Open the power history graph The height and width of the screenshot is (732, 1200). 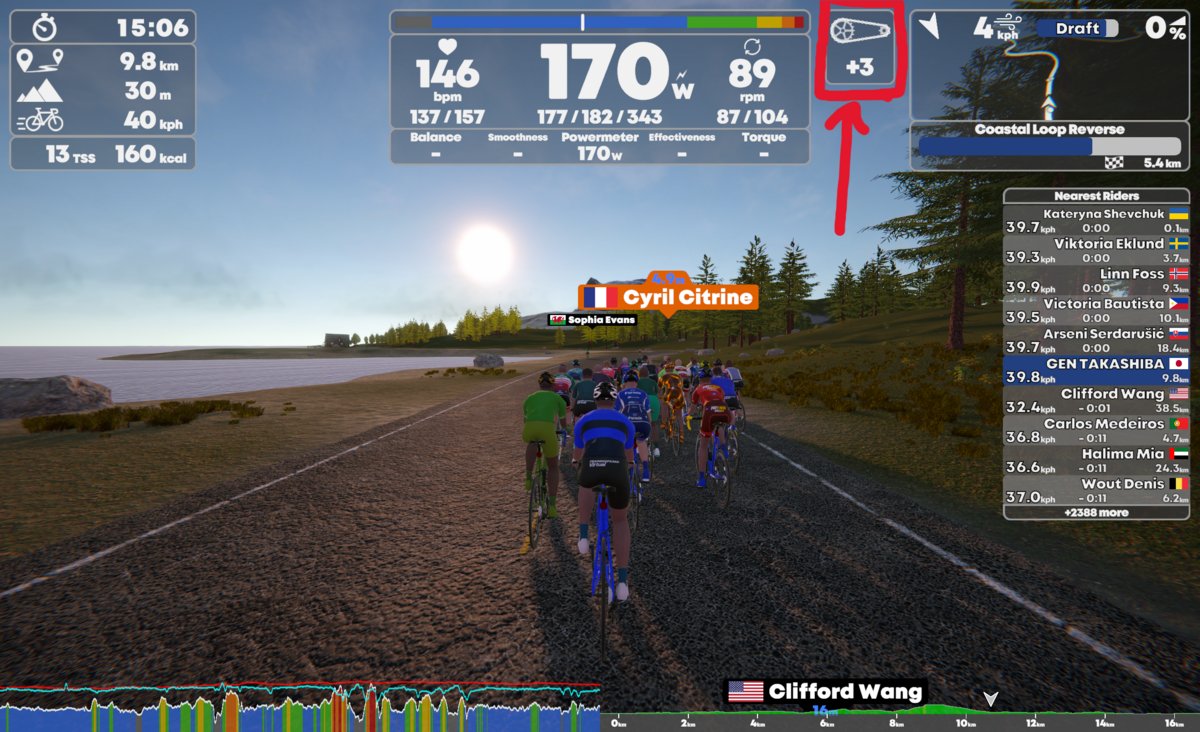300,708
